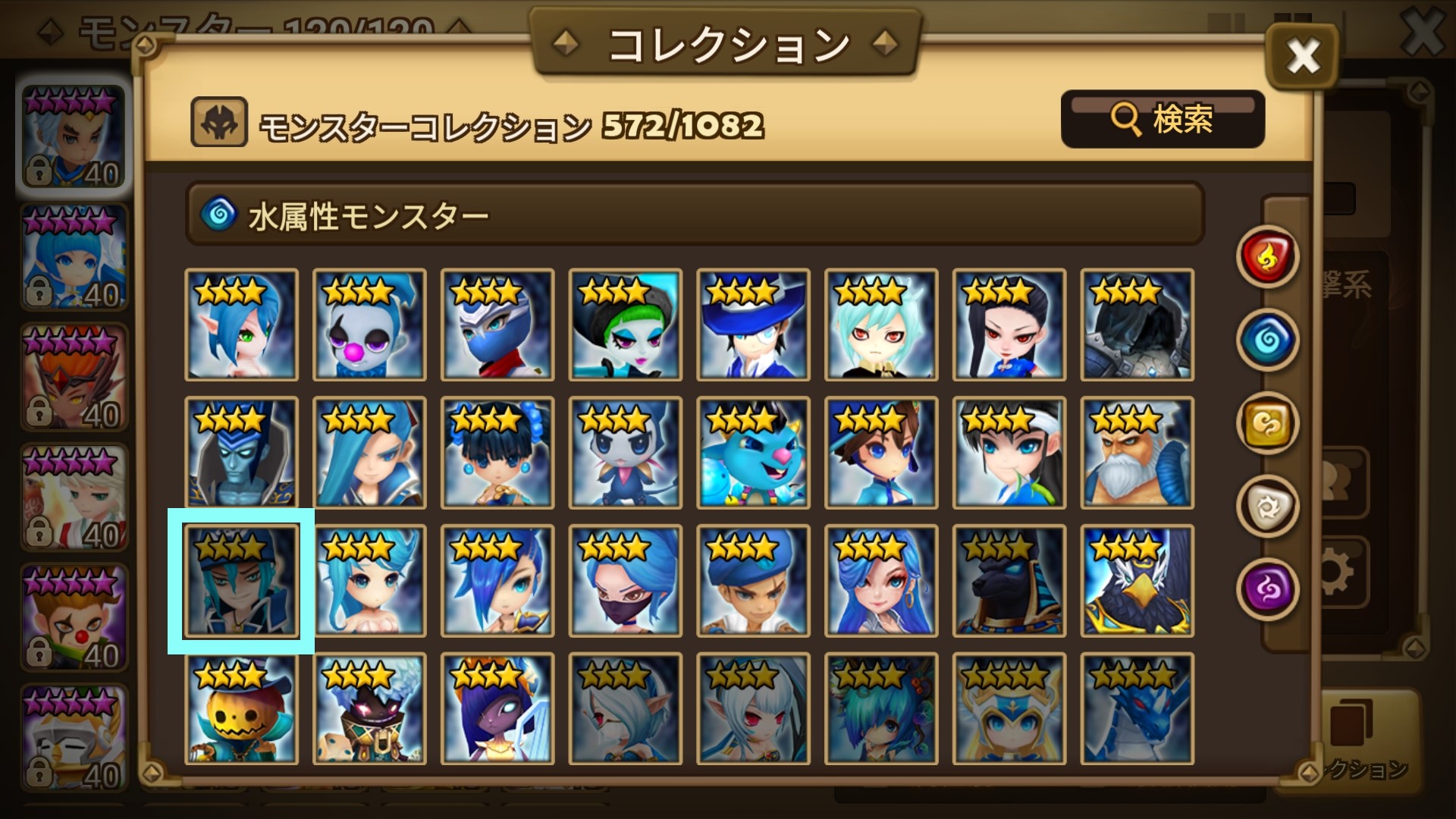Close the コレクション popup with its X button
The width and height of the screenshot is (1456, 819).
[1302, 55]
